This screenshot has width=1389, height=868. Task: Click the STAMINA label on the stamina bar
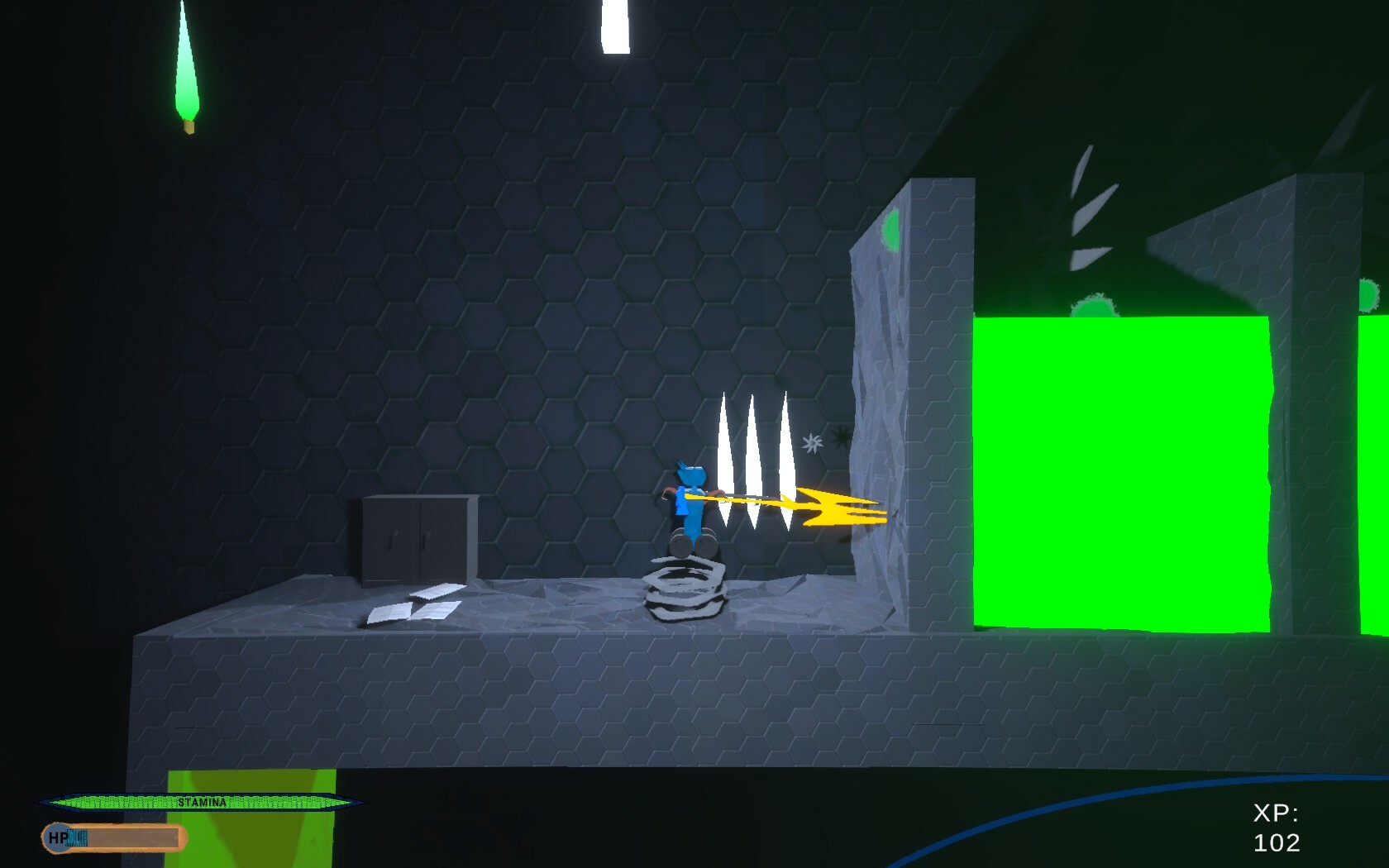point(203,801)
